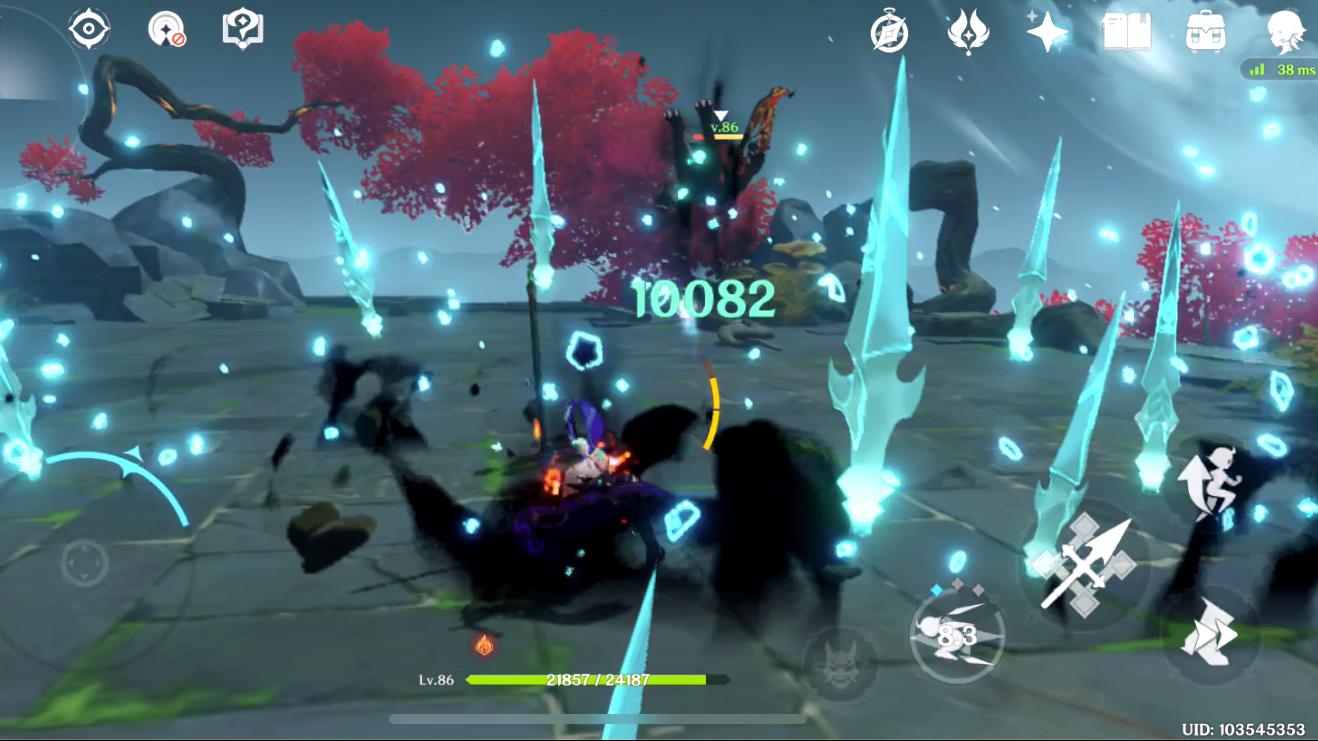Image resolution: width=1318 pixels, height=741 pixels.
Task: Tap the virtual movement joystick
Action: coord(85,563)
